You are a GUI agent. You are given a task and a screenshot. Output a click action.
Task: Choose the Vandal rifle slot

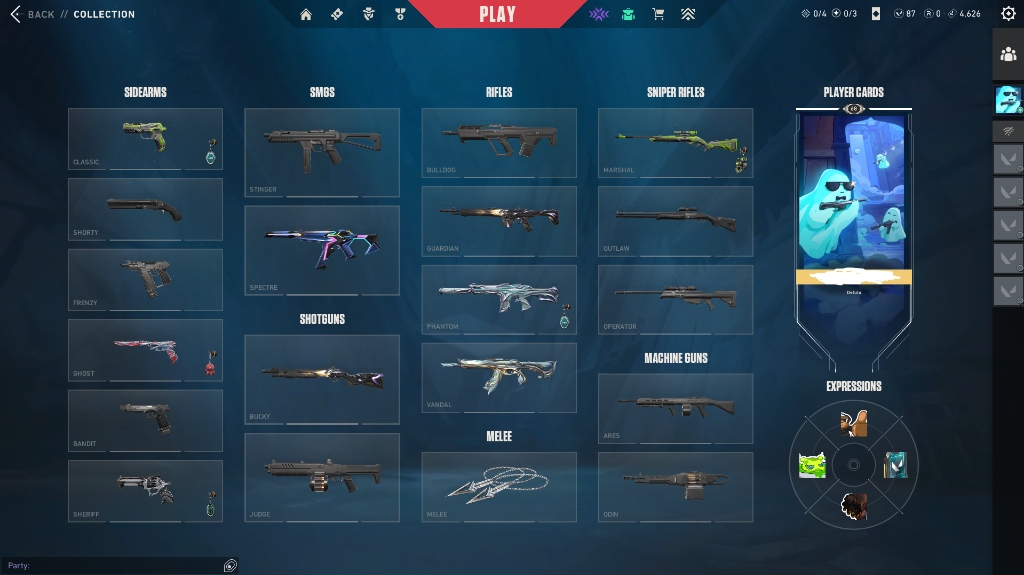point(499,377)
